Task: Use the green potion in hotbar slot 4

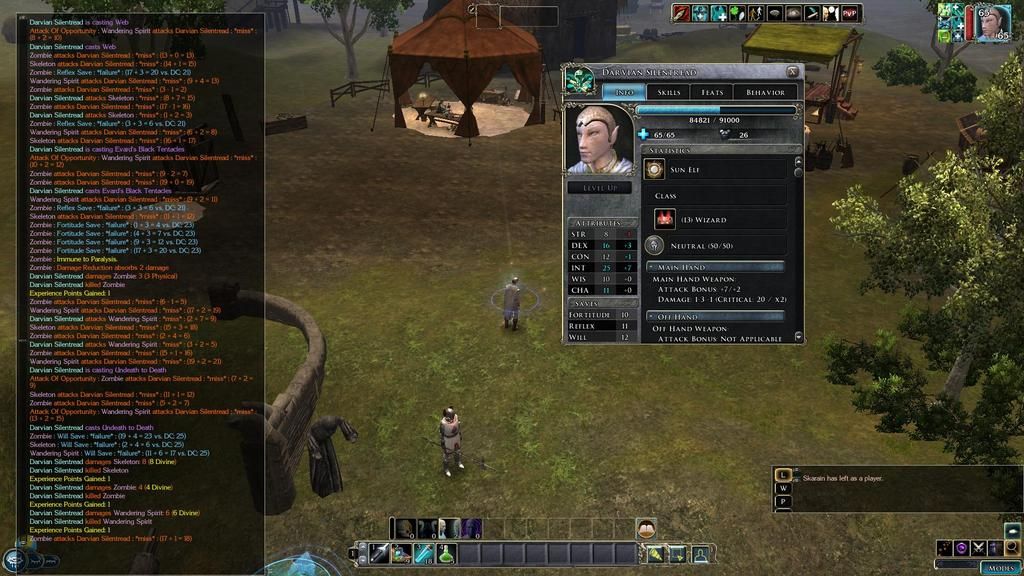Action: 446,553
